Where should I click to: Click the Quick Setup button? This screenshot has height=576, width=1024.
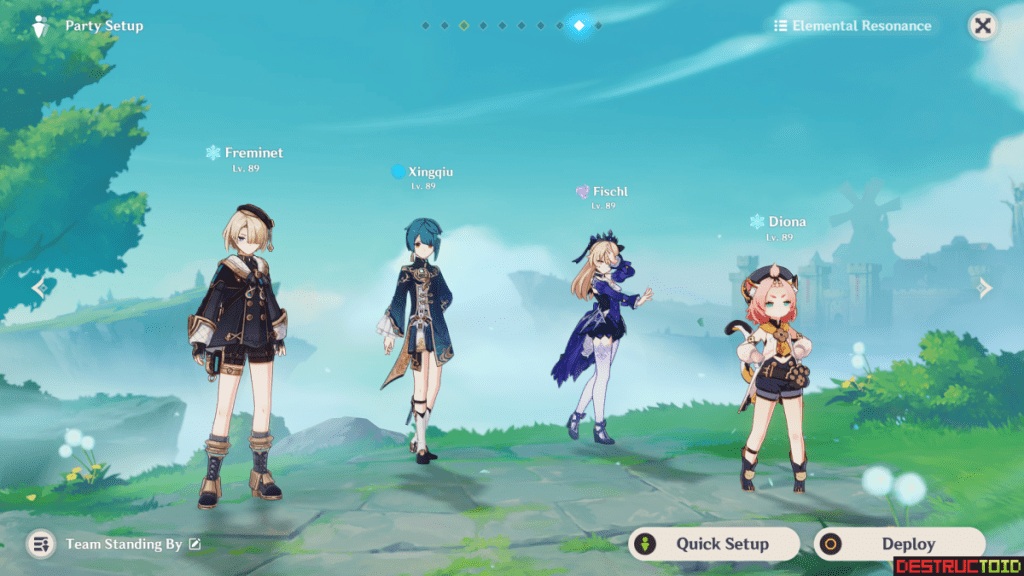point(714,544)
